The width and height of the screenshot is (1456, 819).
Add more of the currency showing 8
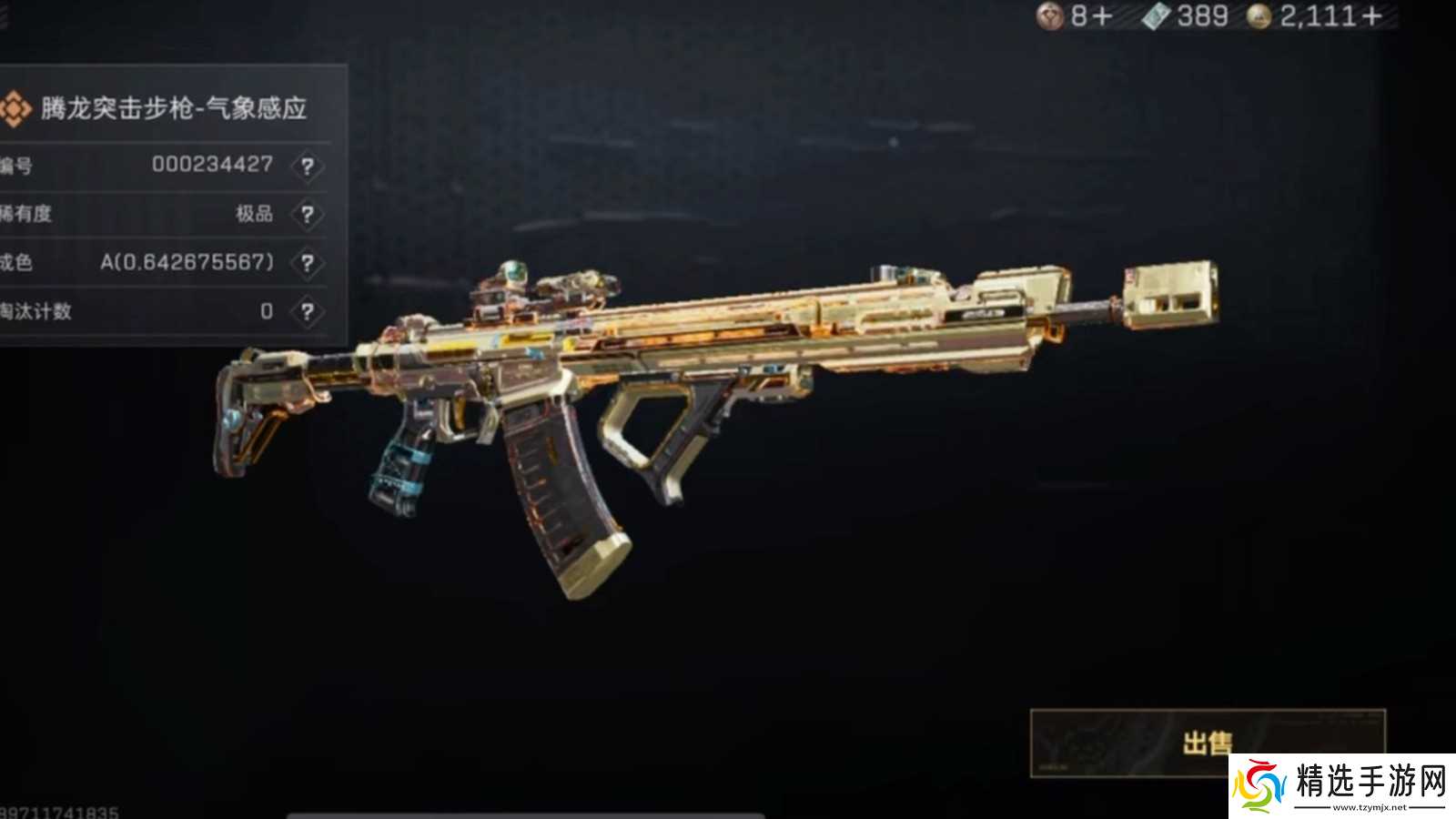[x=1103, y=15]
